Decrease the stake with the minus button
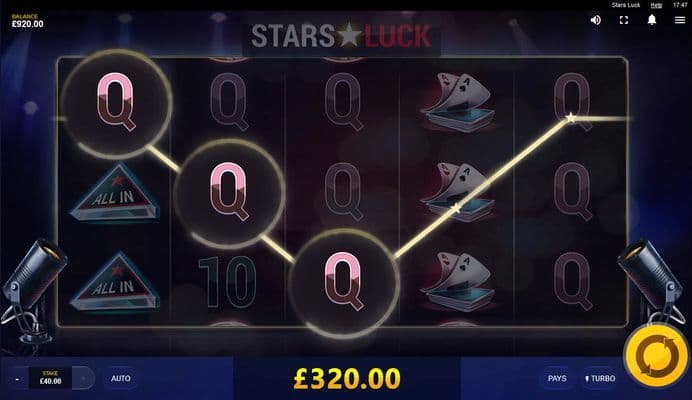 tap(17, 379)
